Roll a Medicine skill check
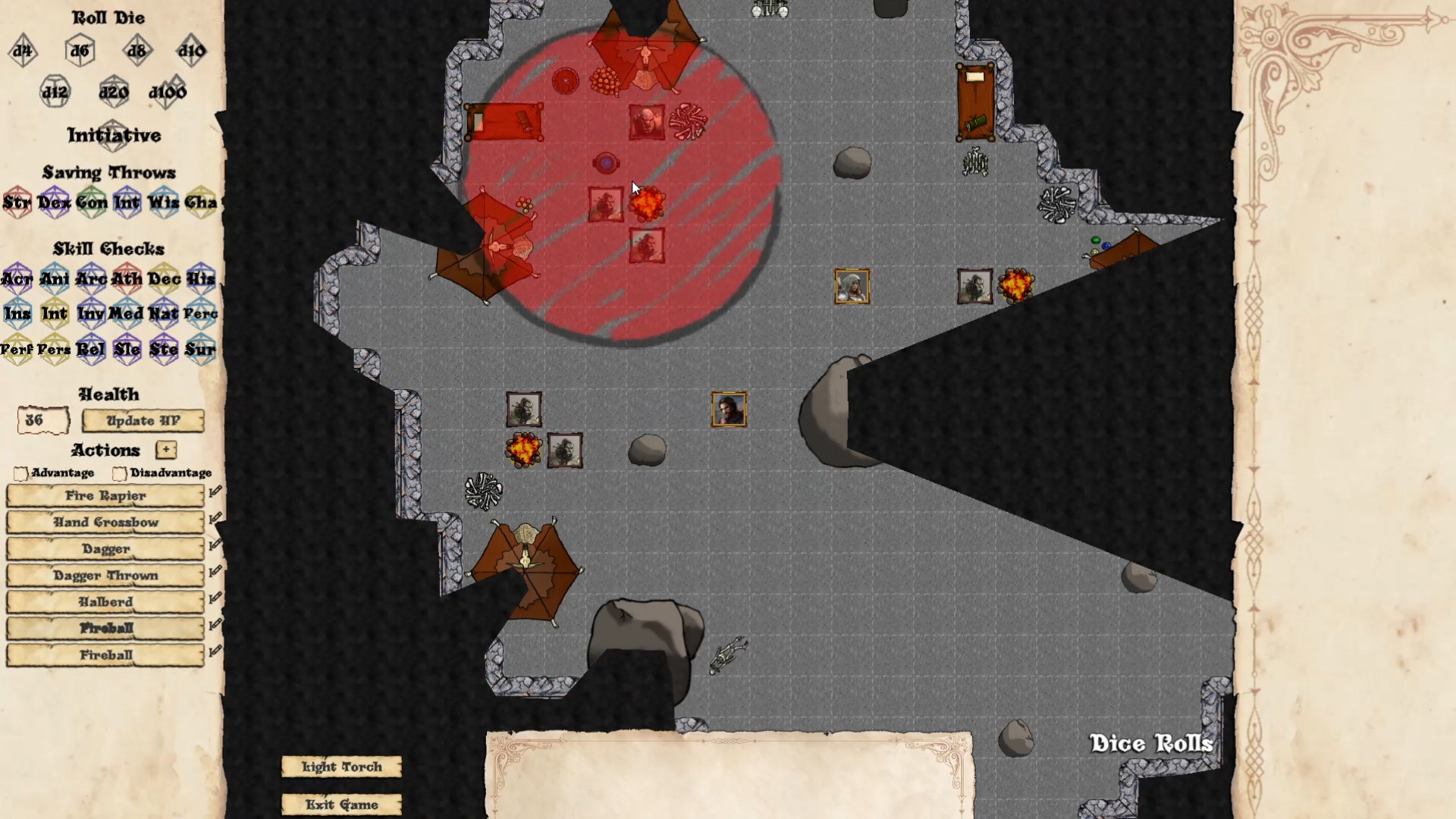 (127, 313)
